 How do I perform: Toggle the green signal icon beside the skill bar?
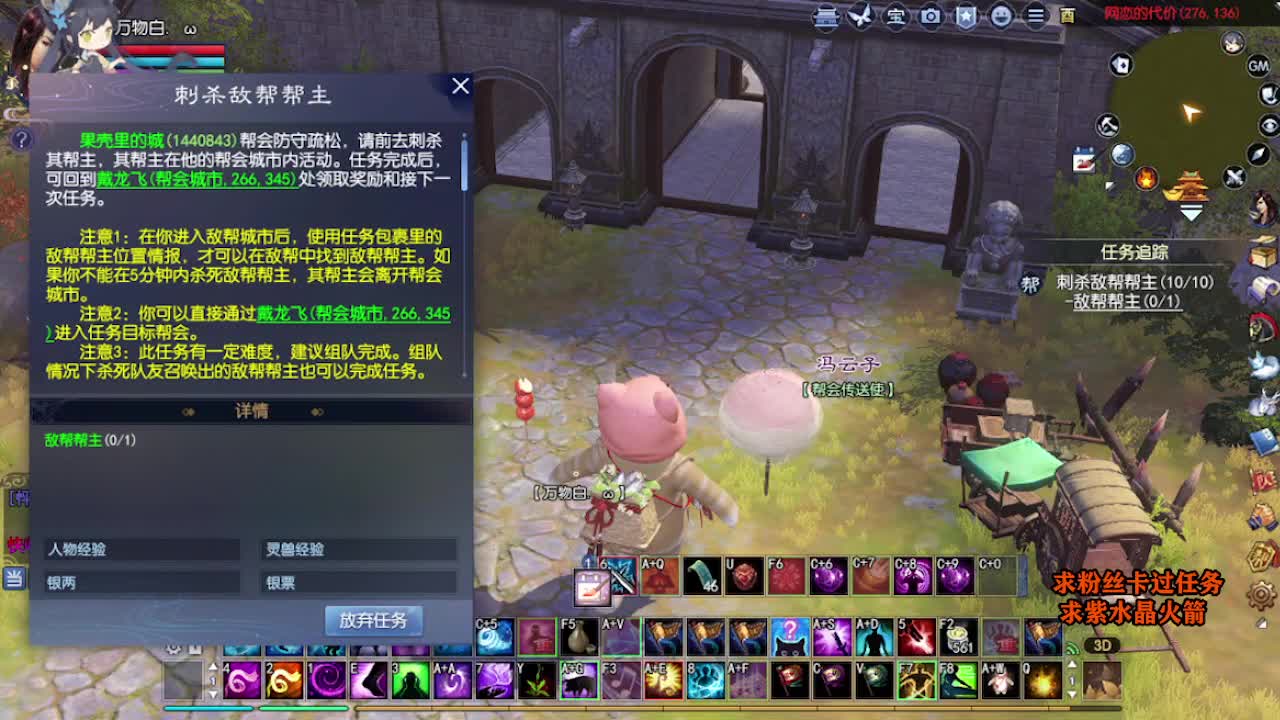pyautogui.click(x=1072, y=648)
